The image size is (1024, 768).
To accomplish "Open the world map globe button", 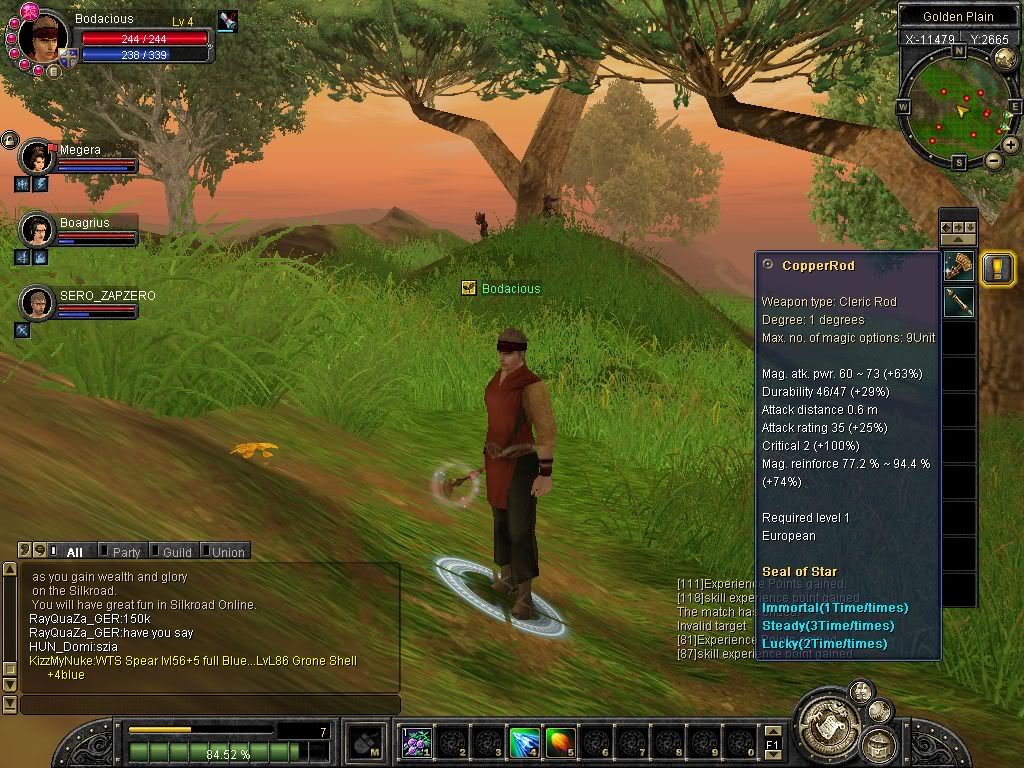I will click(1004, 58).
